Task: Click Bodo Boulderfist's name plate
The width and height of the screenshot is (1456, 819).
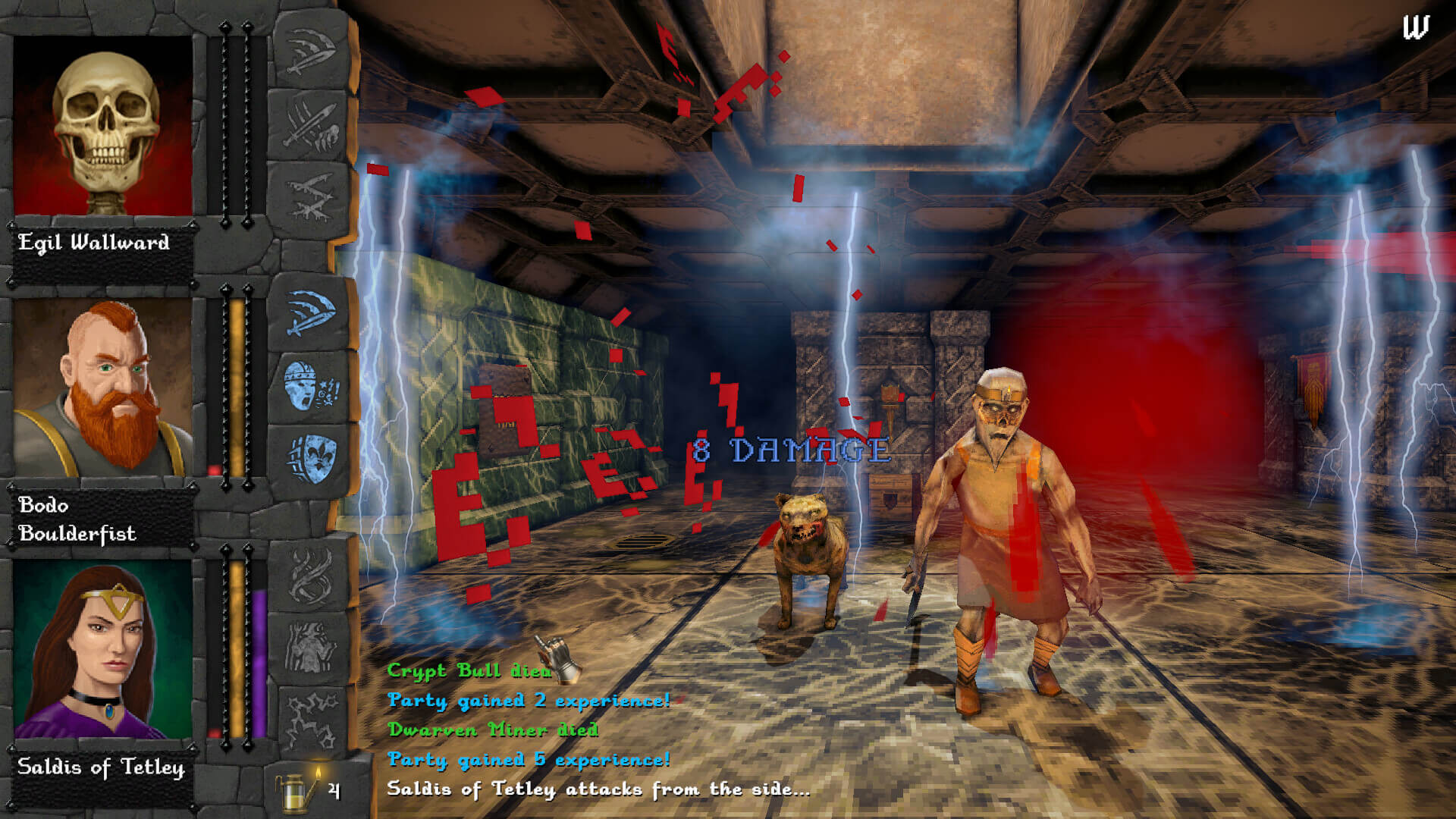Action: (77, 519)
